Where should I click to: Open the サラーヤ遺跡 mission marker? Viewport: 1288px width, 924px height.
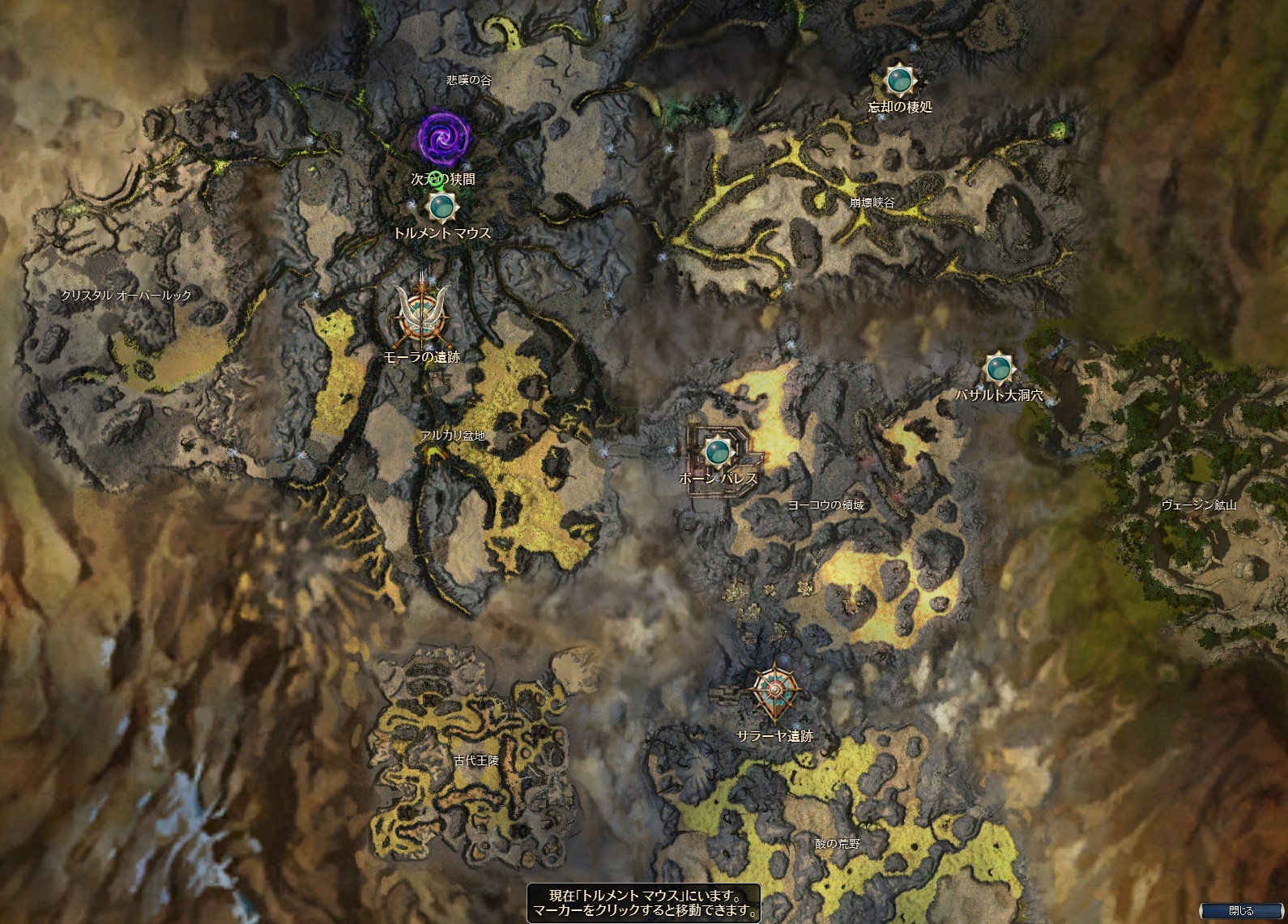click(776, 691)
